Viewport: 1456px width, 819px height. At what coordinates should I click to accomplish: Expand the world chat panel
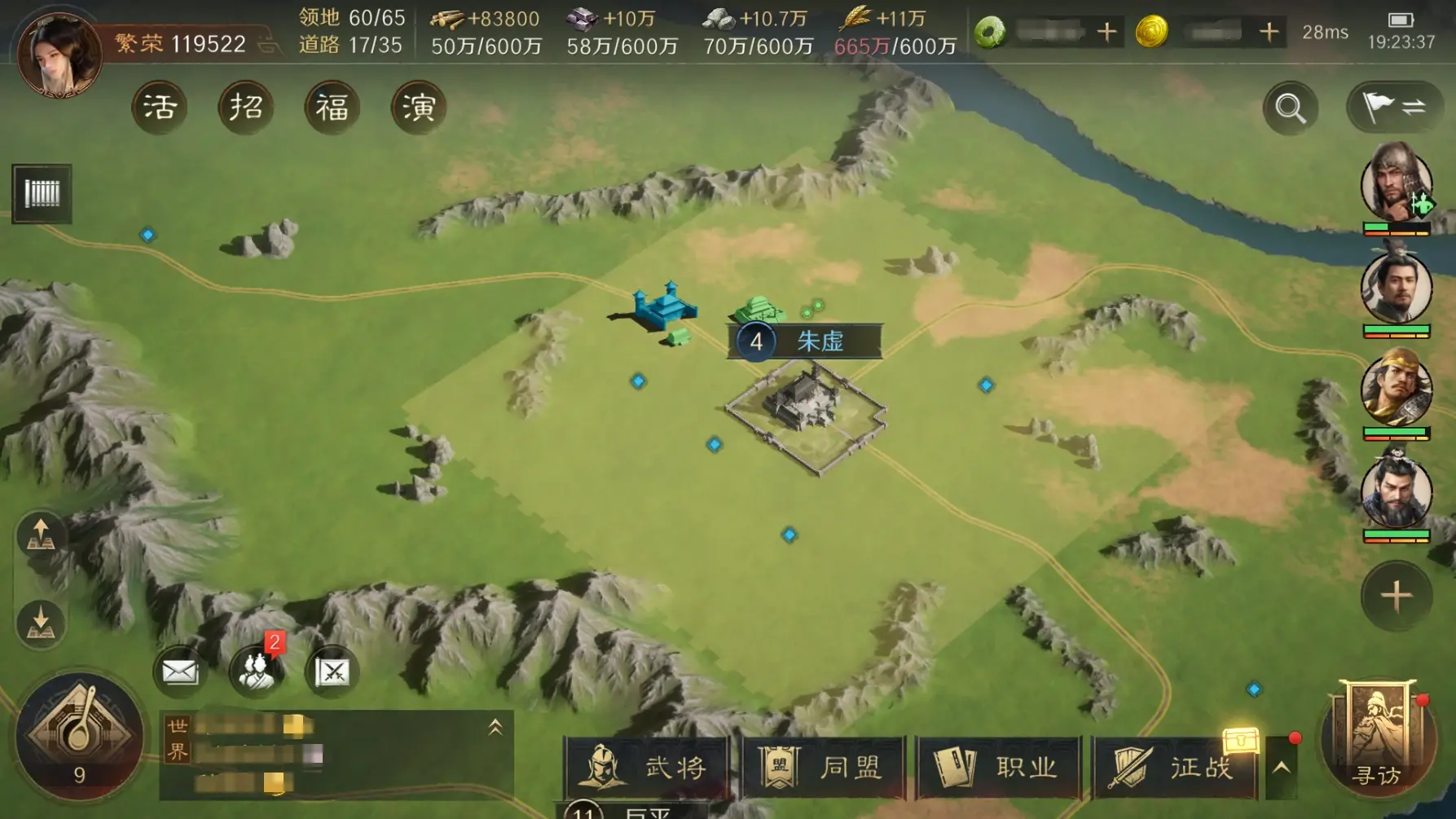coord(495,728)
